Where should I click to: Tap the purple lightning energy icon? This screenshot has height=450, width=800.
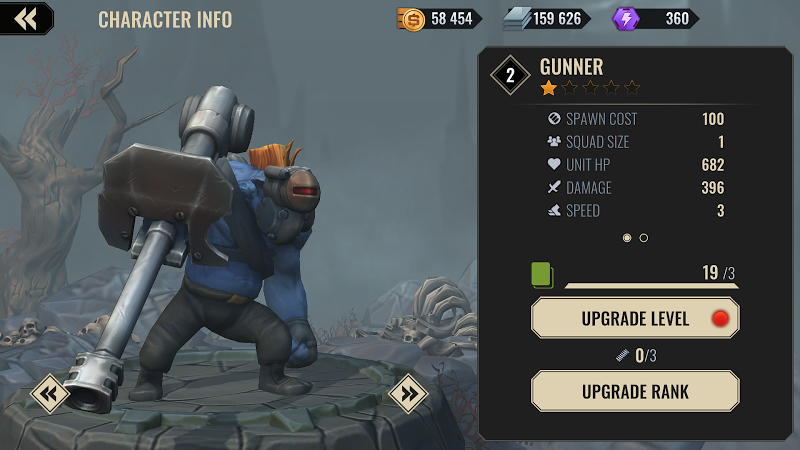pos(625,18)
